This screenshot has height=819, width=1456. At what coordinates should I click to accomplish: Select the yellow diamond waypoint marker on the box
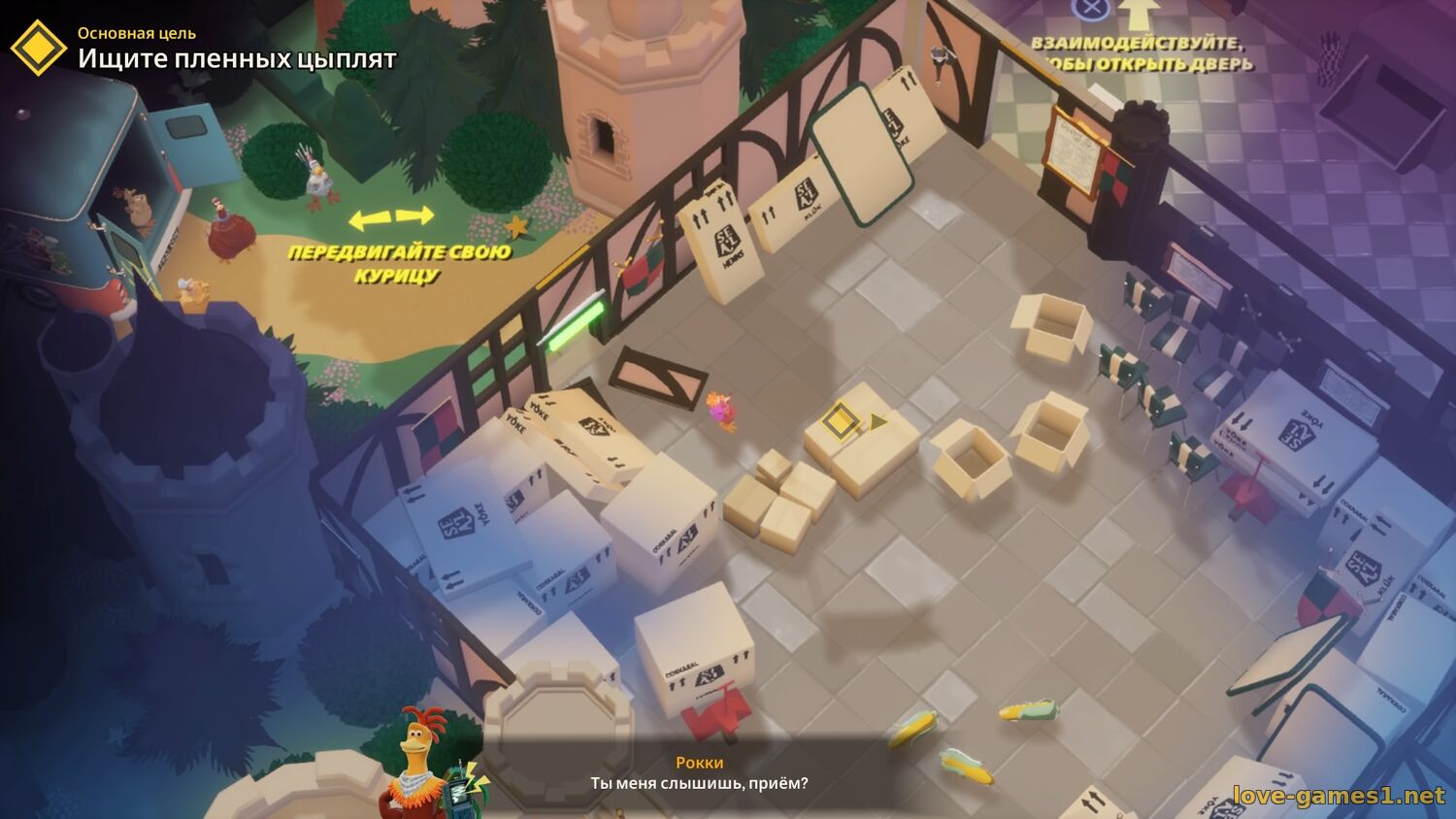tap(839, 421)
